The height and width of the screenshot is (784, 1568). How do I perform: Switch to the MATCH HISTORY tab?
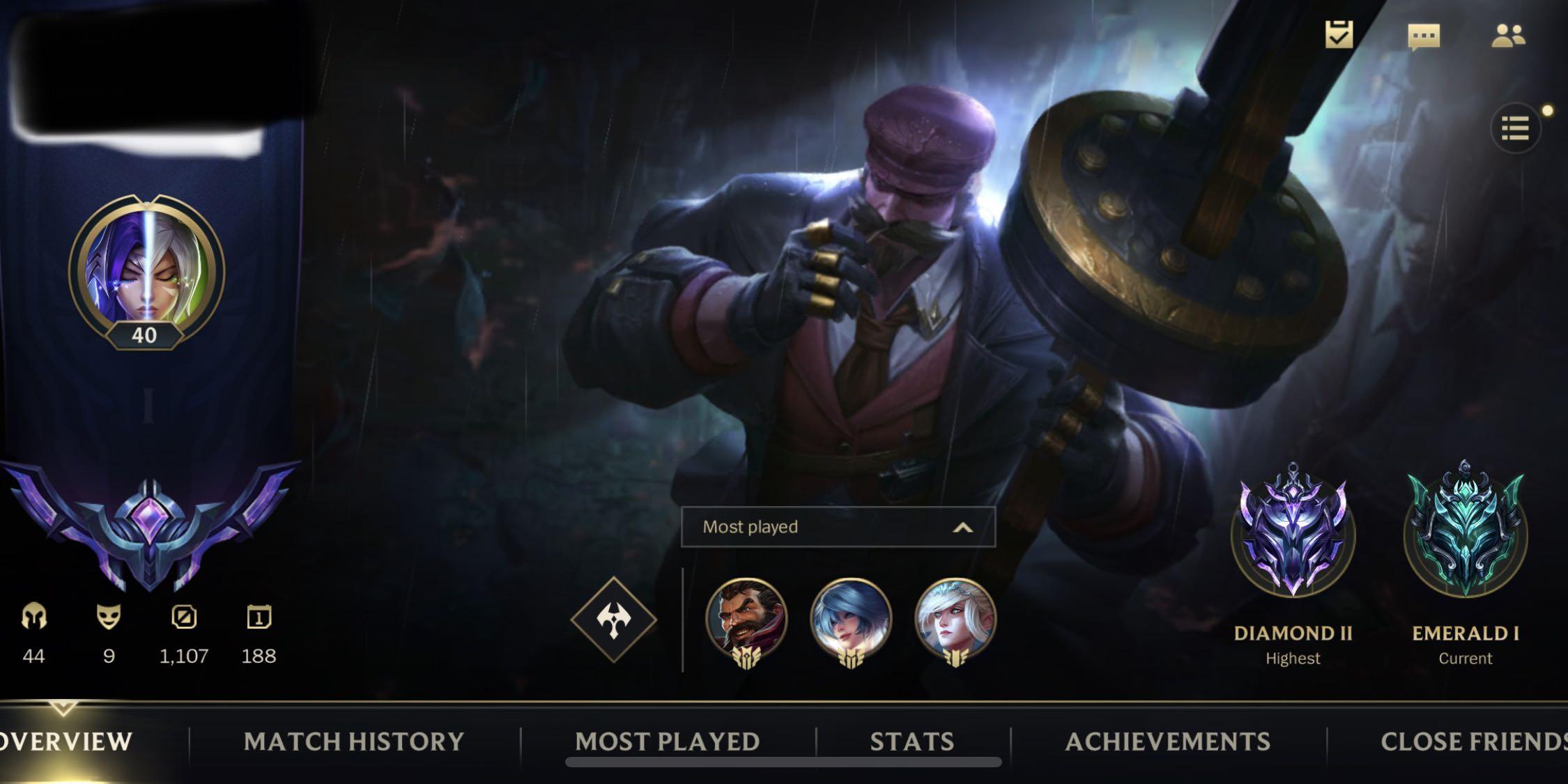(354, 742)
